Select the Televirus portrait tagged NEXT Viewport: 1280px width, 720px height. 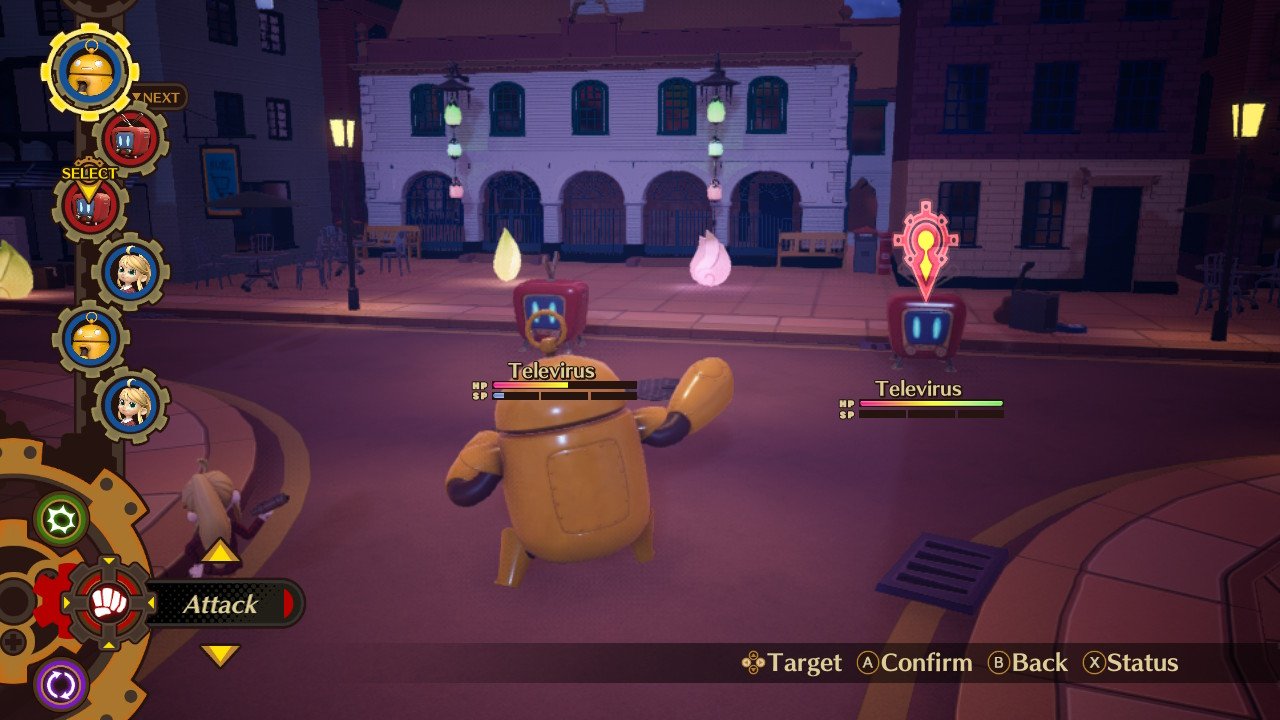pos(130,139)
